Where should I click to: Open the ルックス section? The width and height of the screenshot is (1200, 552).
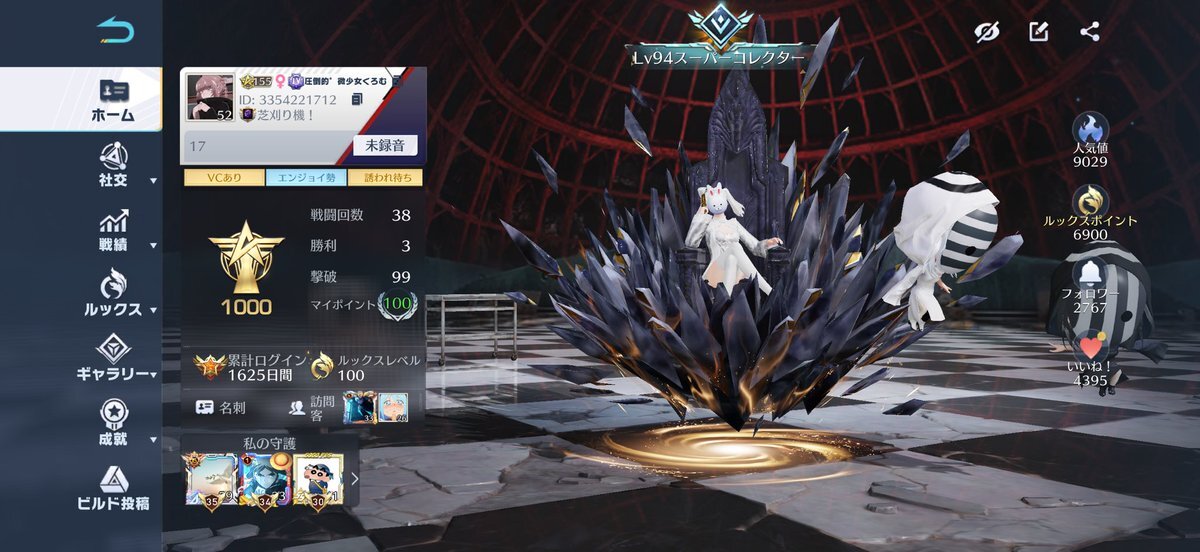[x=114, y=294]
